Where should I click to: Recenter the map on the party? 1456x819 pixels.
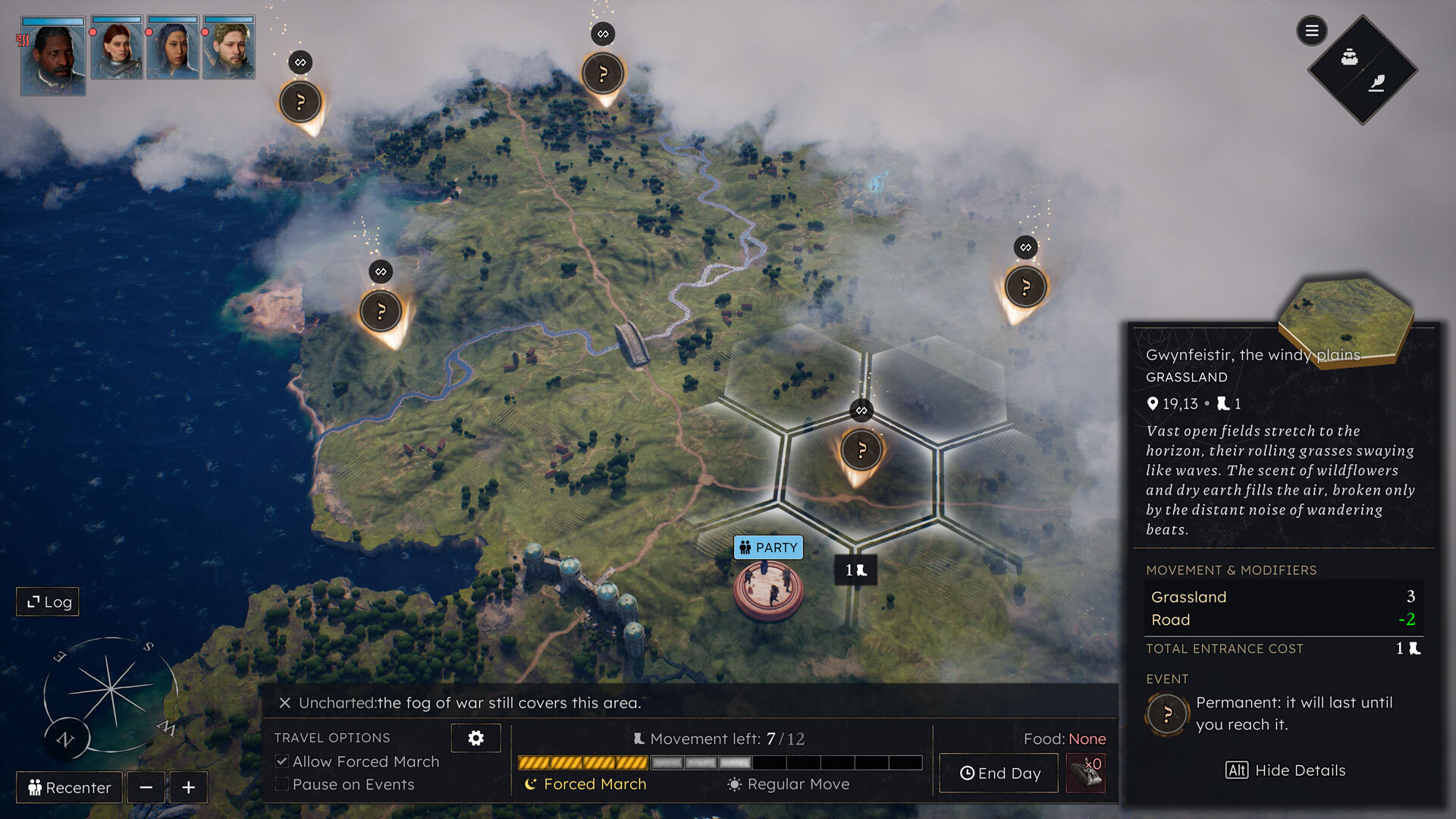(x=69, y=787)
